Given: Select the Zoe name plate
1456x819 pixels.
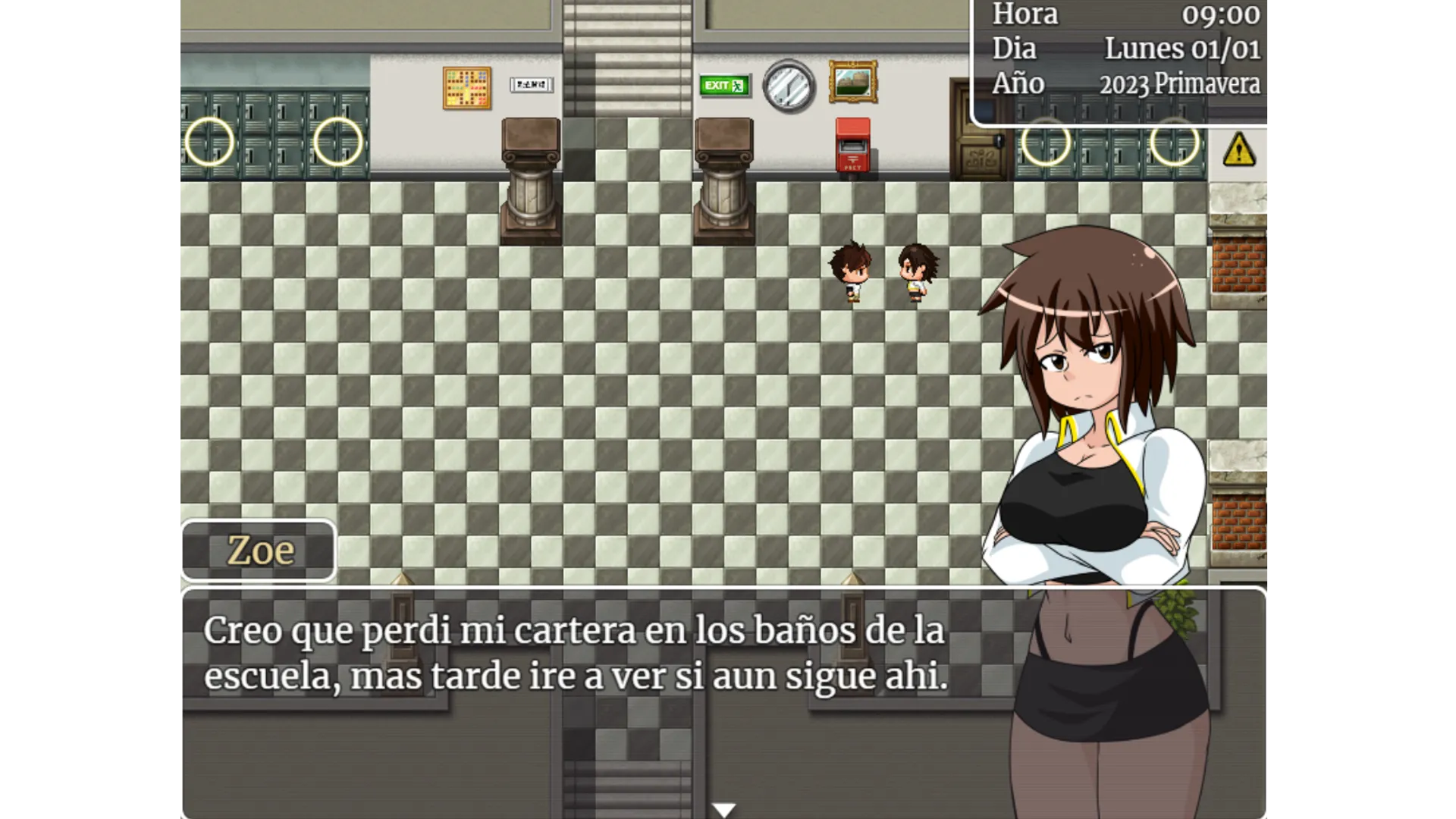Looking at the screenshot, I should (x=258, y=550).
